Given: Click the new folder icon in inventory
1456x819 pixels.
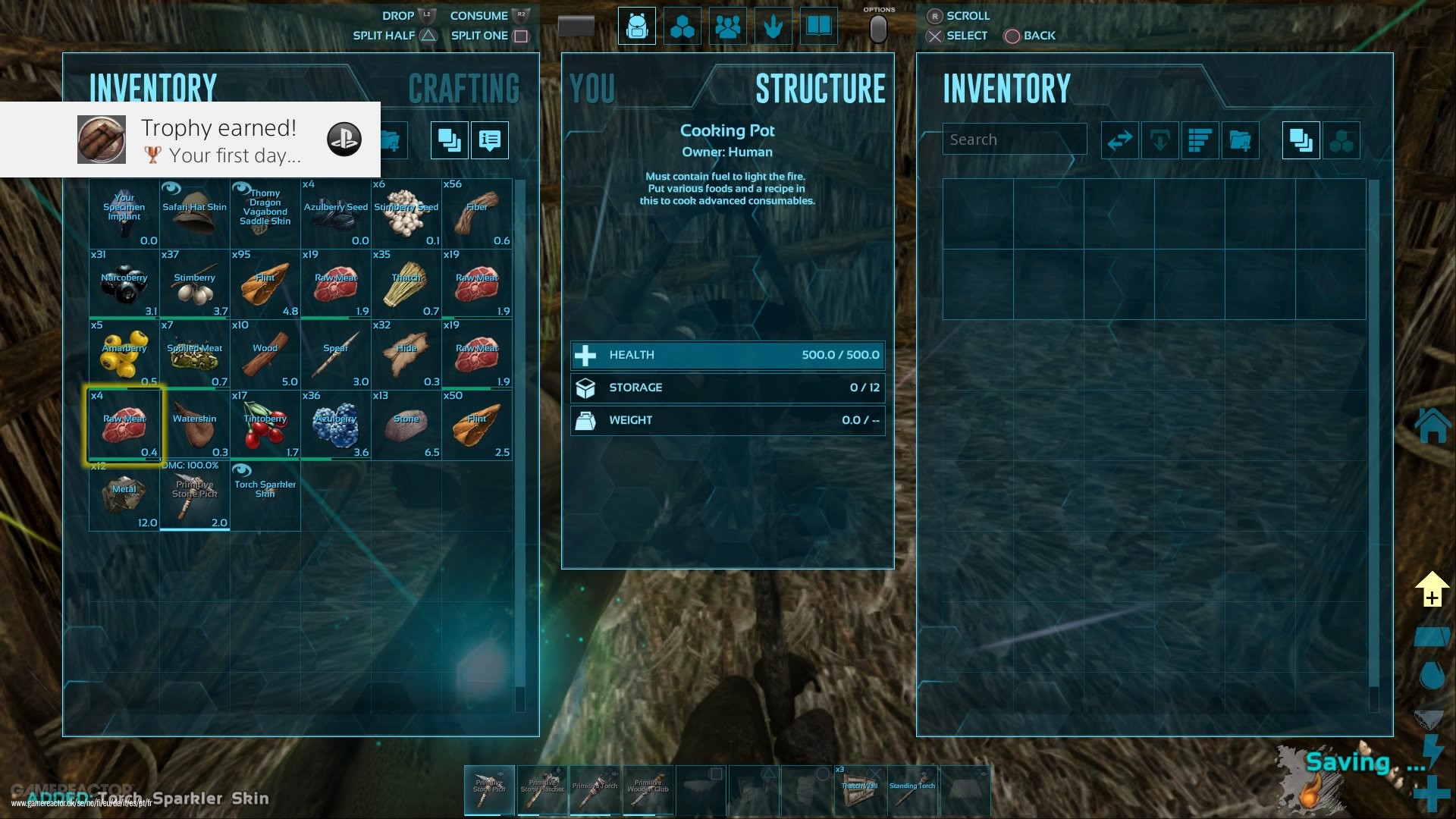Looking at the screenshot, I should pyautogui.click(x=1241, y=140).
